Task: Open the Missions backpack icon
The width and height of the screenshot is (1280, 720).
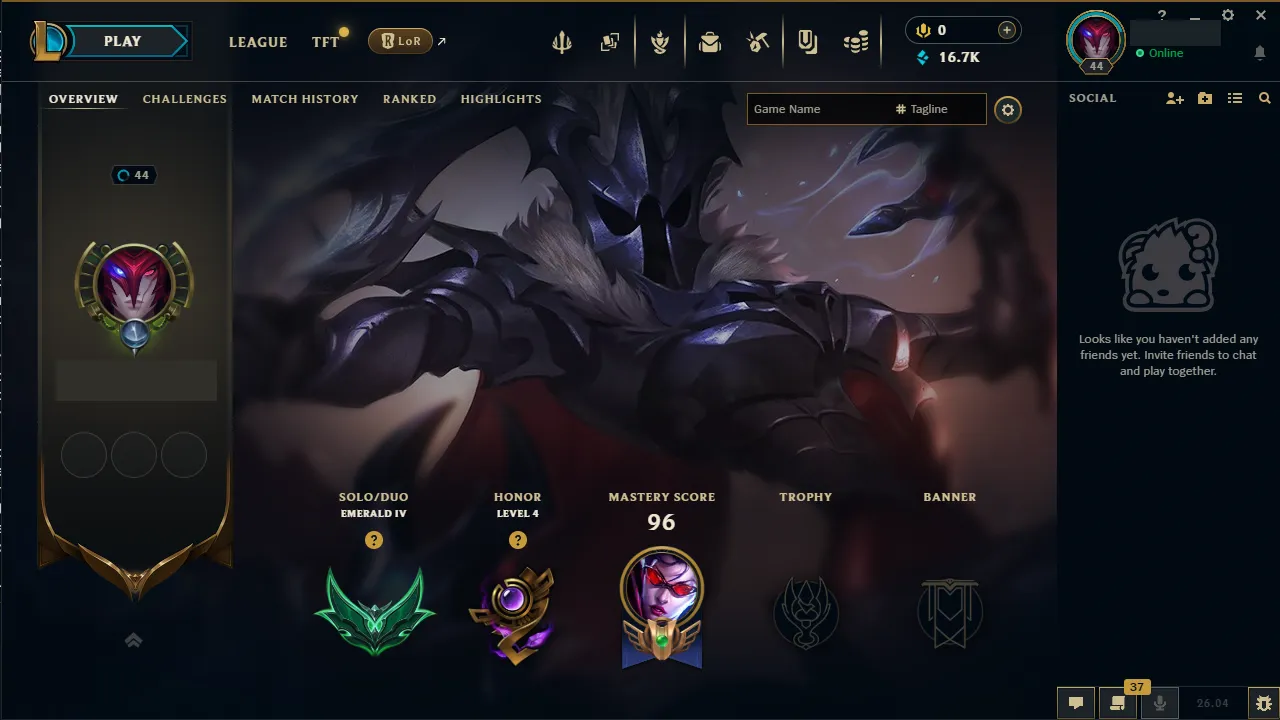Action: pos(710,41)
